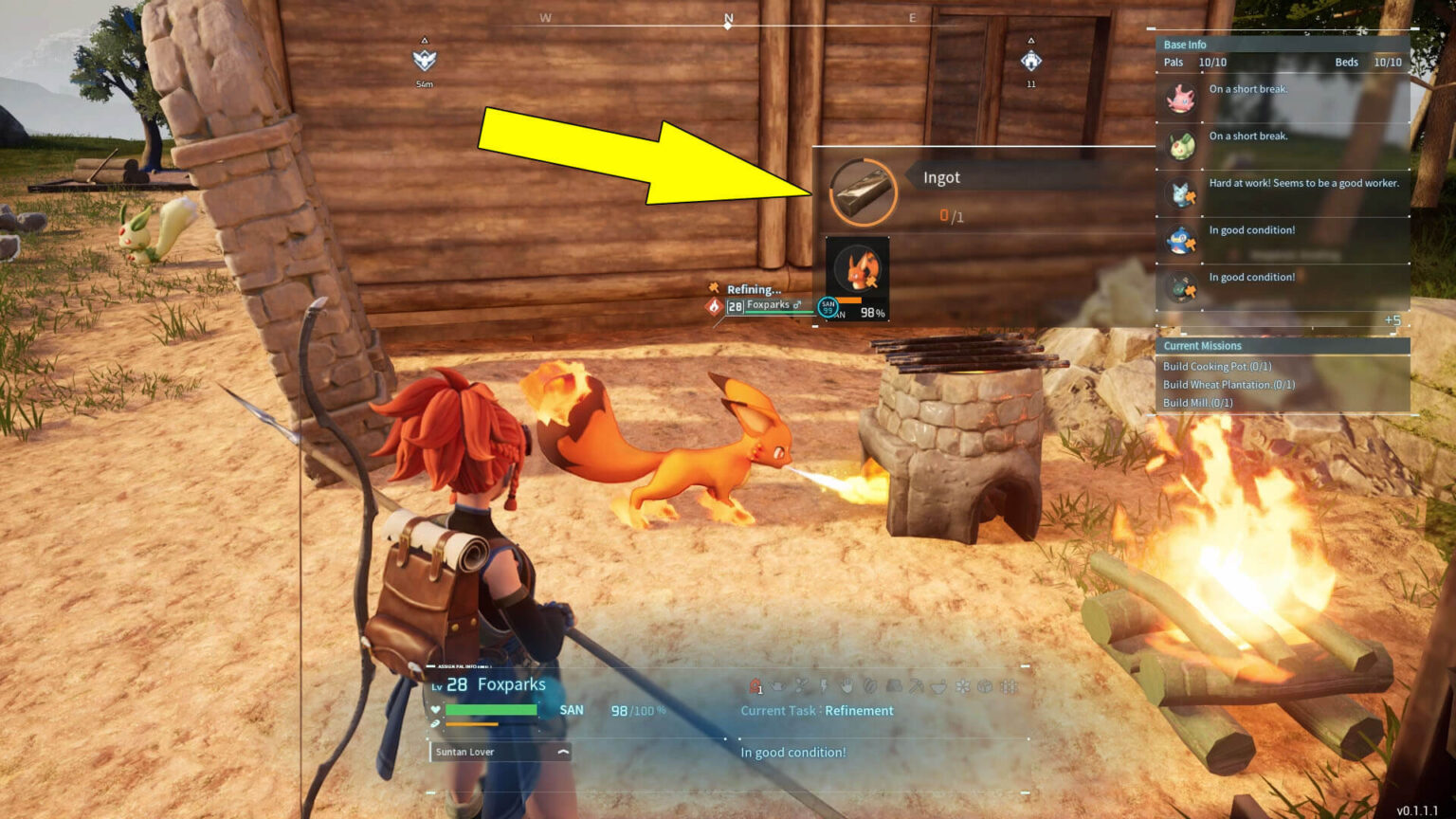The width and height of the screenshot is (1456, 819).
Task: Click the Suntan Lover passive skill
Action: (x=500, y=752)
